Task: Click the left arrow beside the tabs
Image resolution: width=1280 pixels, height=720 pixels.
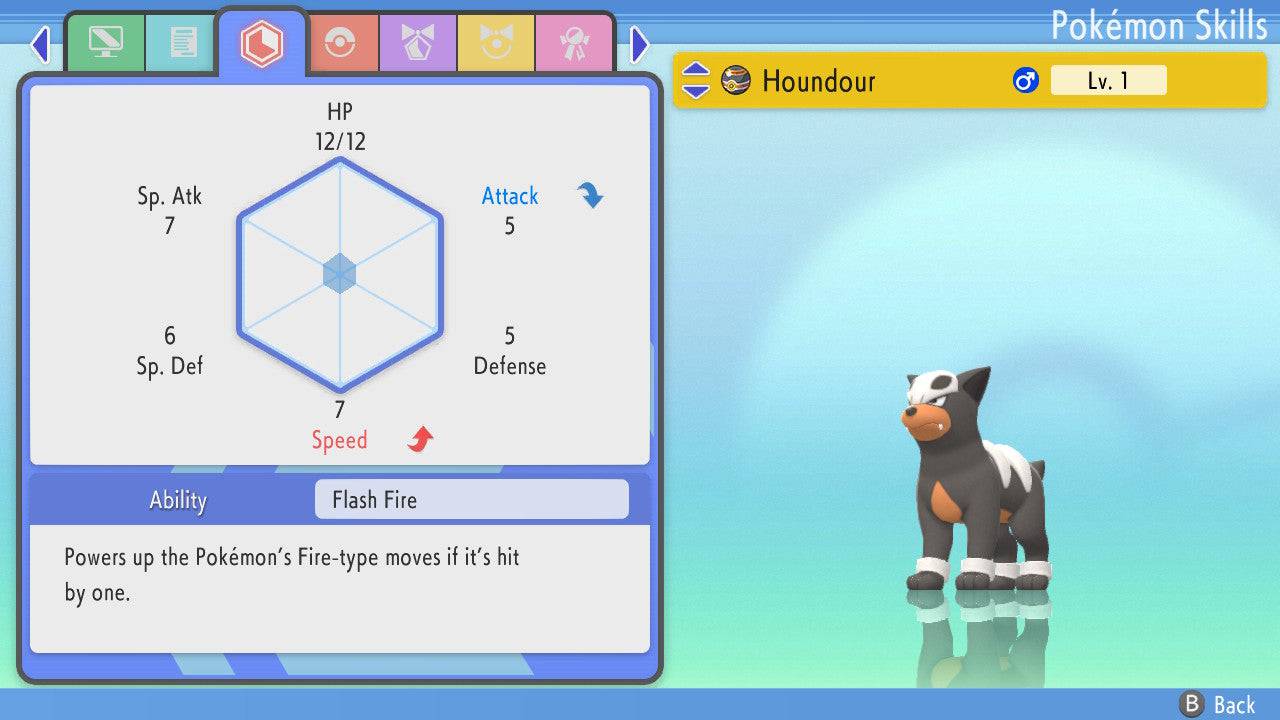Action: point(40,44)
